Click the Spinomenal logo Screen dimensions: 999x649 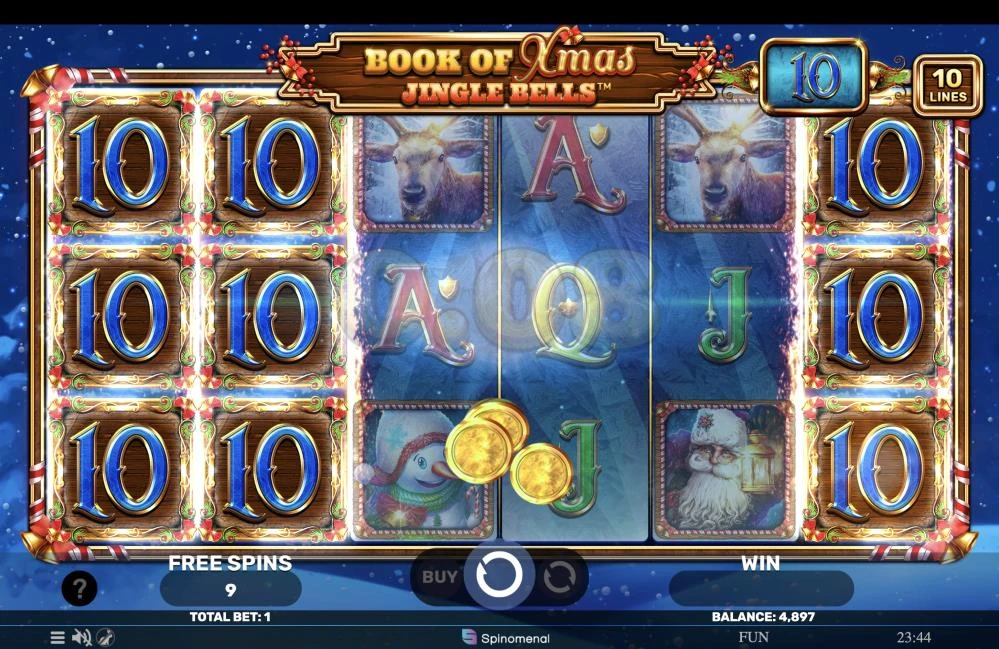506,637
